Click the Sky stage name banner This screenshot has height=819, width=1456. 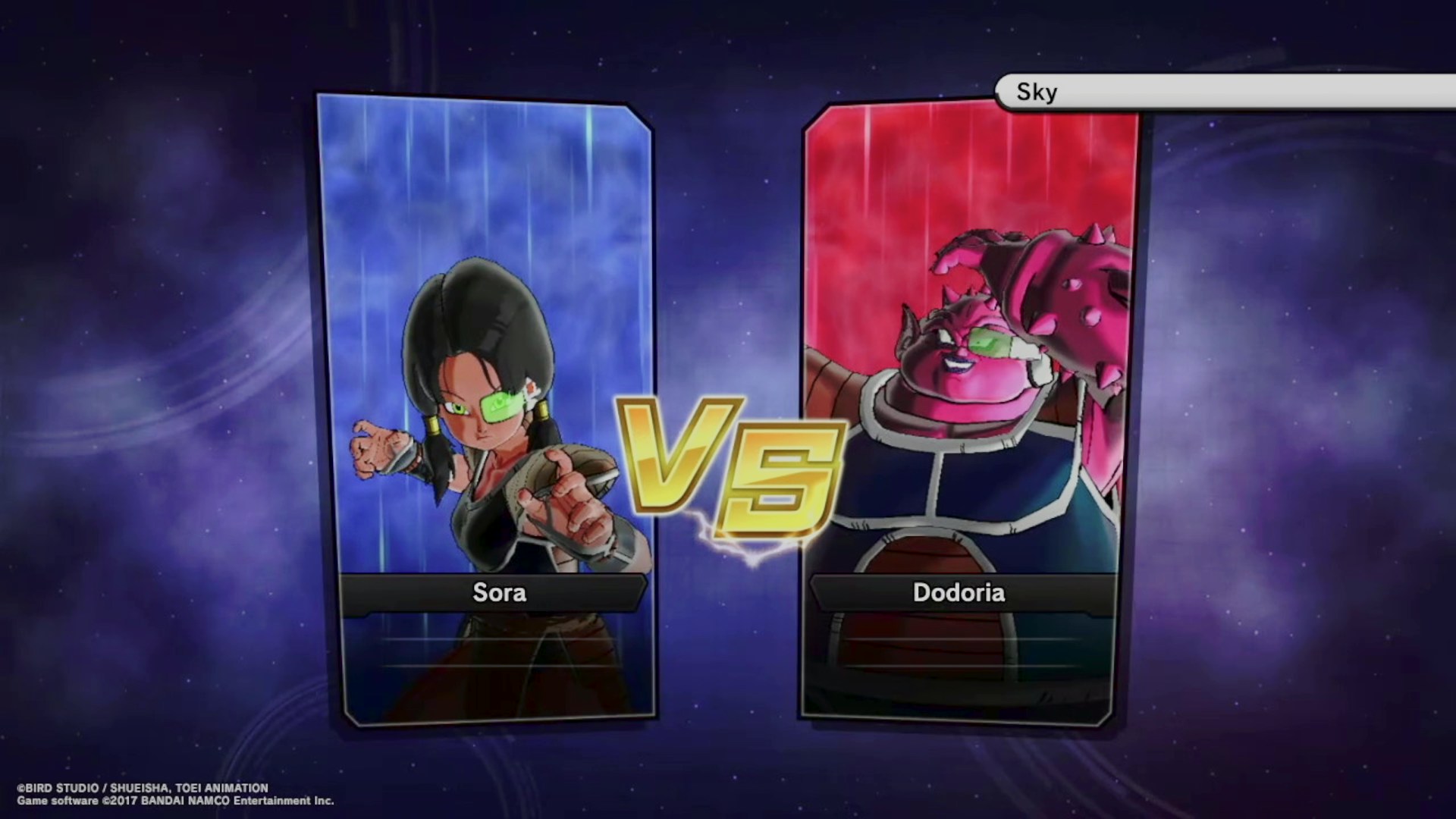coord(1221,92)
